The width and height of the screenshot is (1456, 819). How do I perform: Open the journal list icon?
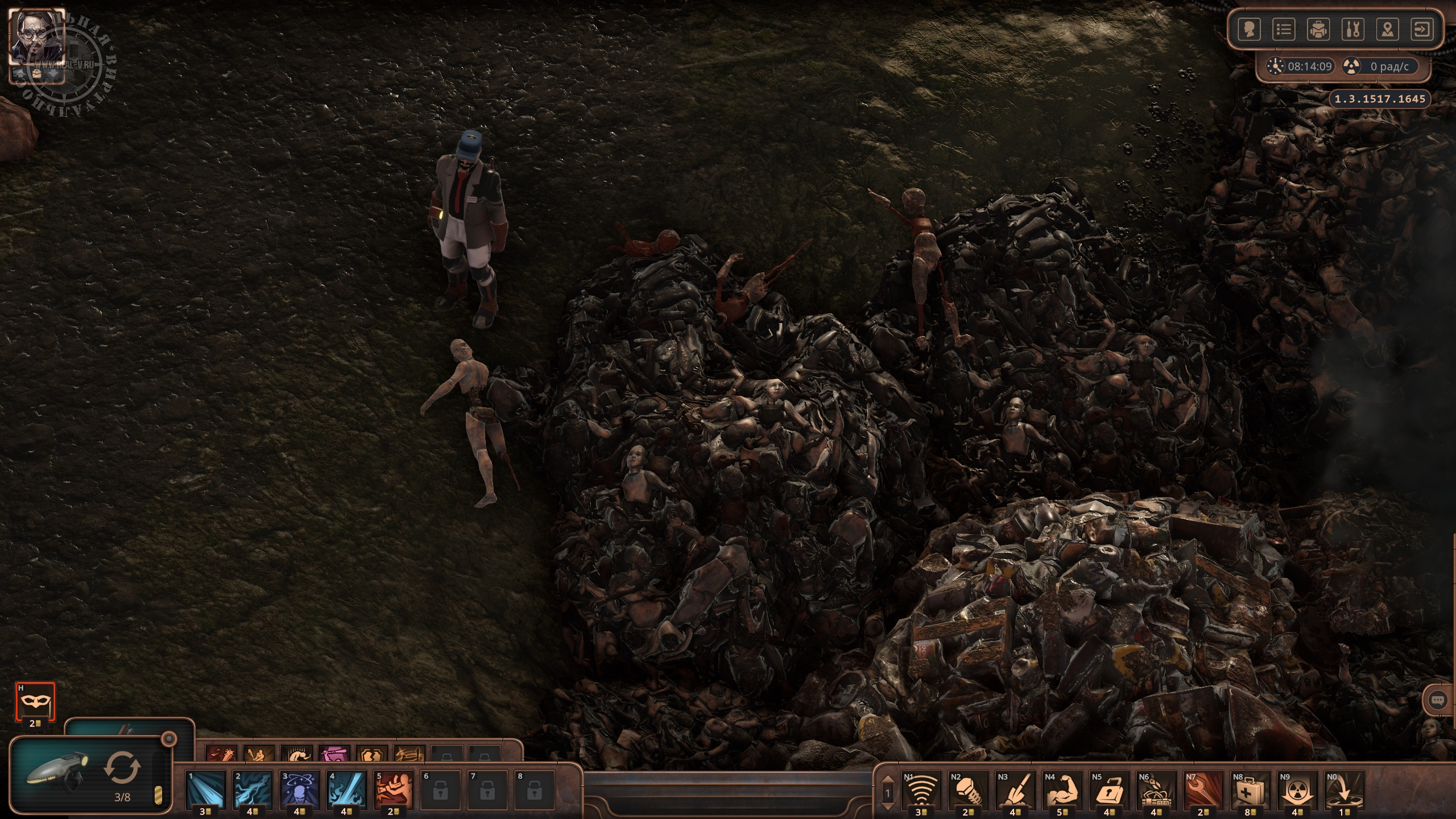[x=1284, y=30]
